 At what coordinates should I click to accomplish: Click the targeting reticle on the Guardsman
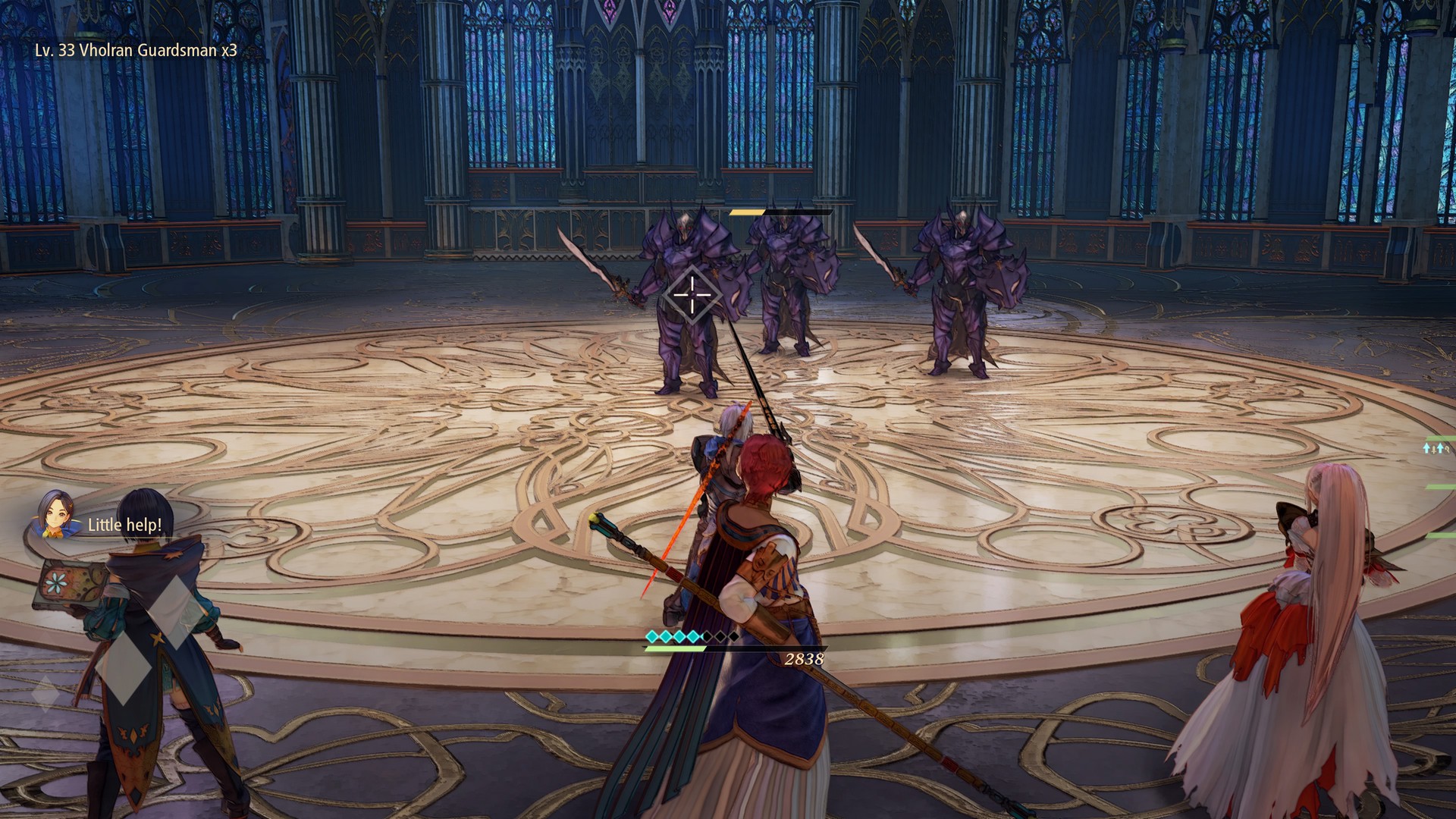(692, 296)
